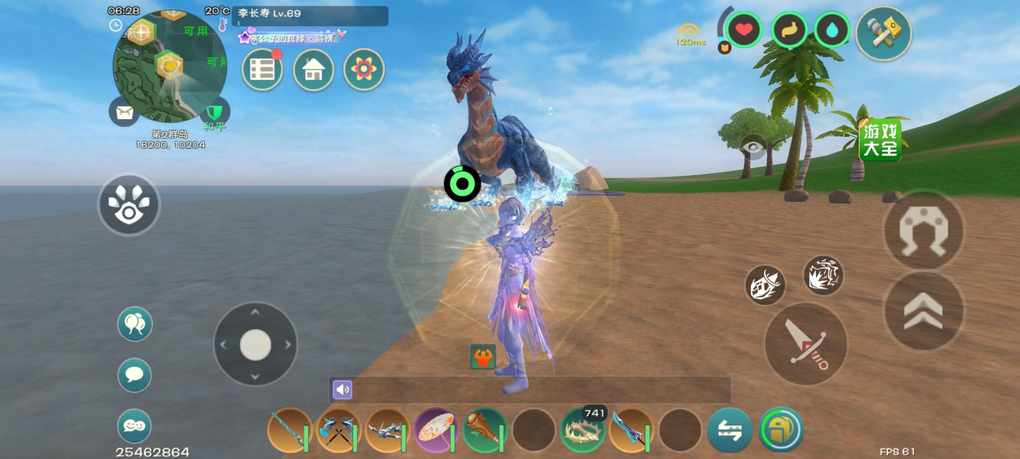Image resolution: width=1020 pixels, height=459 pixels.
Task: Select the thorn wreath slot showing 741
Action: click(582, 431)
